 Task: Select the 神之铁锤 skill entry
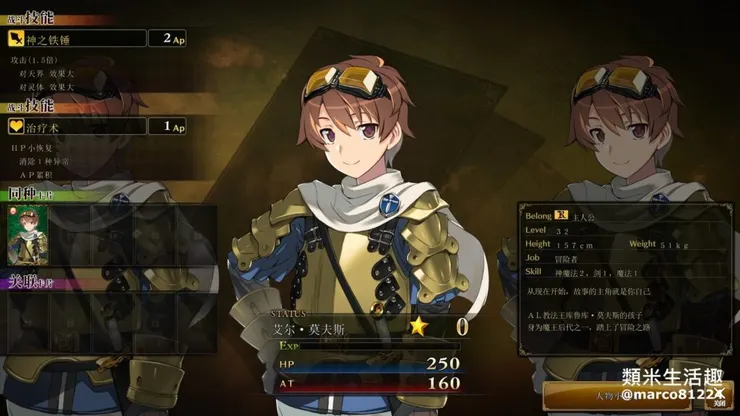point(75,39)
